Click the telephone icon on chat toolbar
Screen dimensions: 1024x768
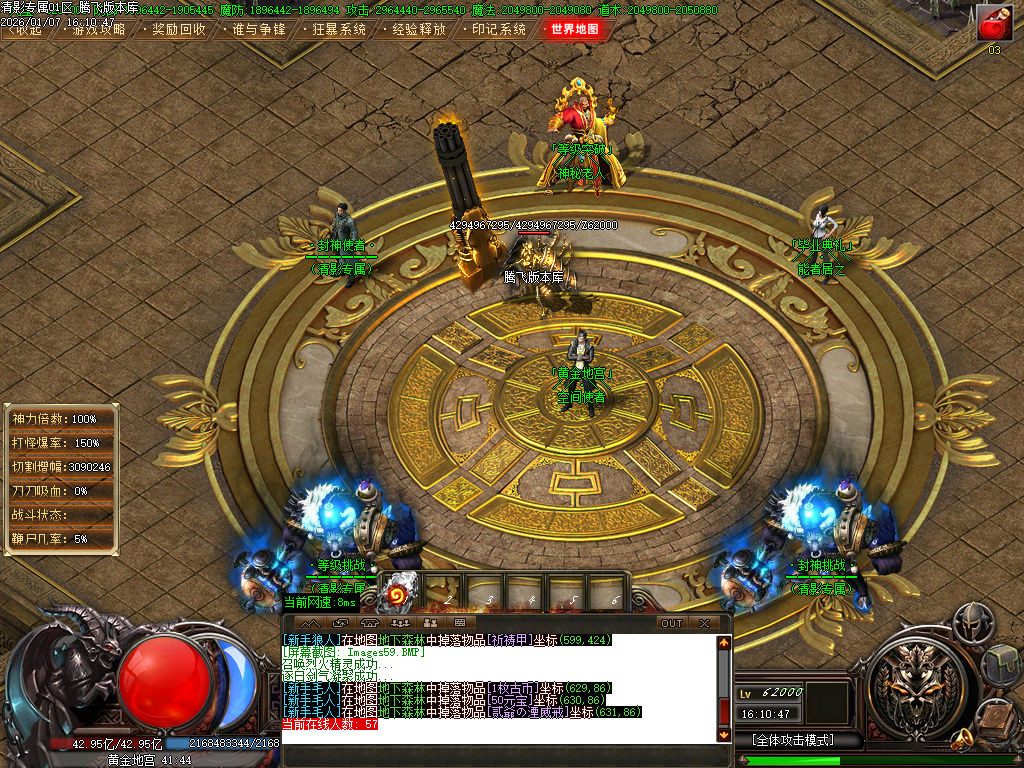coord(372,623)
